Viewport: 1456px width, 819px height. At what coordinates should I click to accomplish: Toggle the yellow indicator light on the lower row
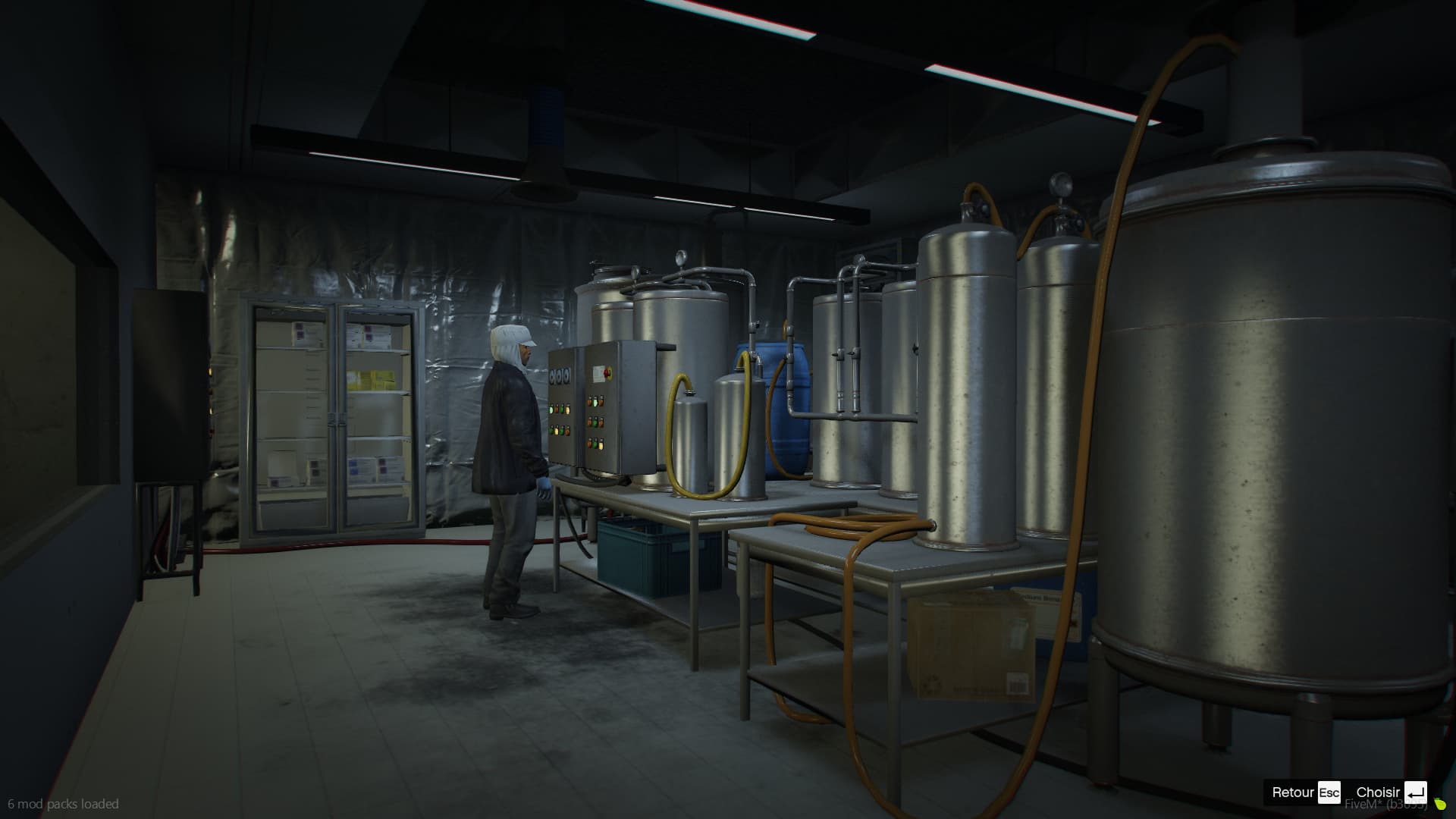tap(556, 430)
